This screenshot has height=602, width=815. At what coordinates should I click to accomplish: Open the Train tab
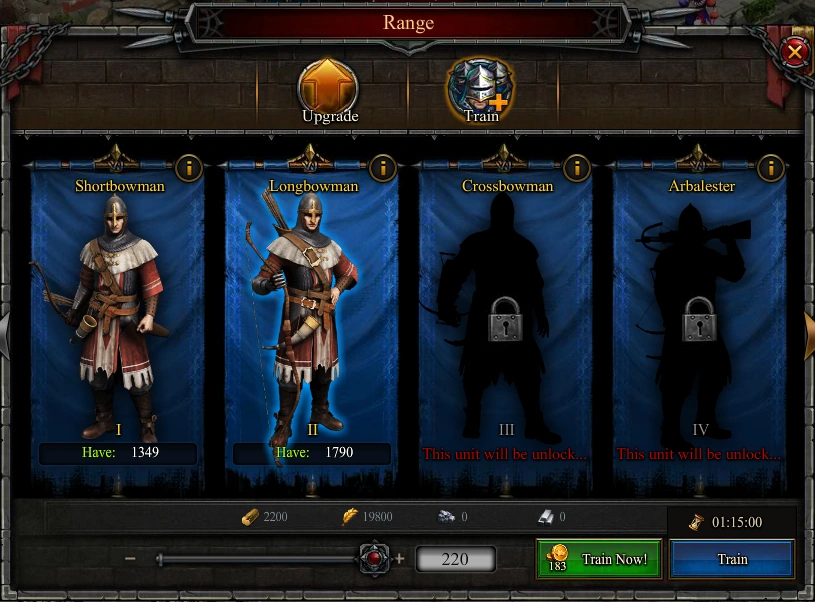[480, 91]
